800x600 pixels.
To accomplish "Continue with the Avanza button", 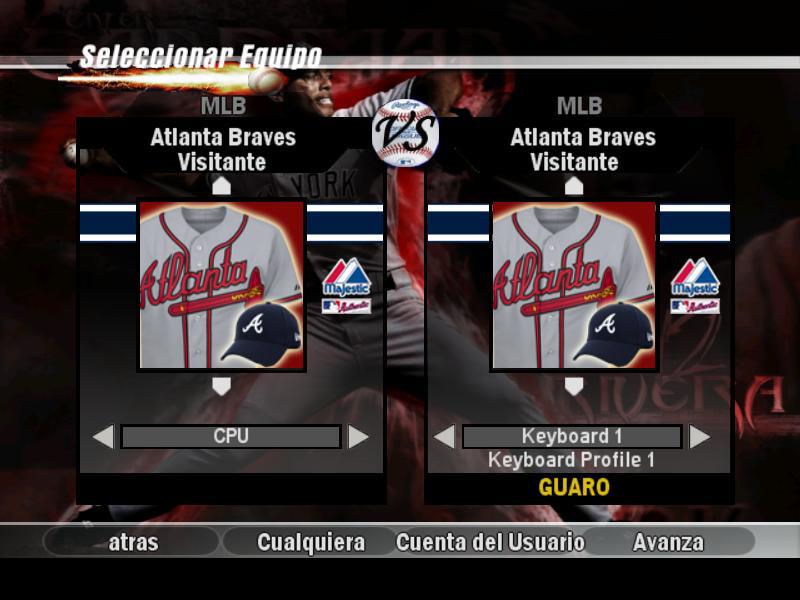I will click(668, 542).
